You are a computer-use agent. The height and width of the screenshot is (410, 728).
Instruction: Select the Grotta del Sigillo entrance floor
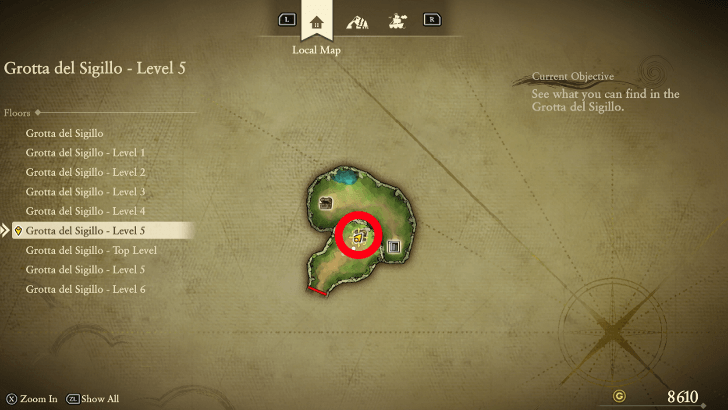pos(65,133)
